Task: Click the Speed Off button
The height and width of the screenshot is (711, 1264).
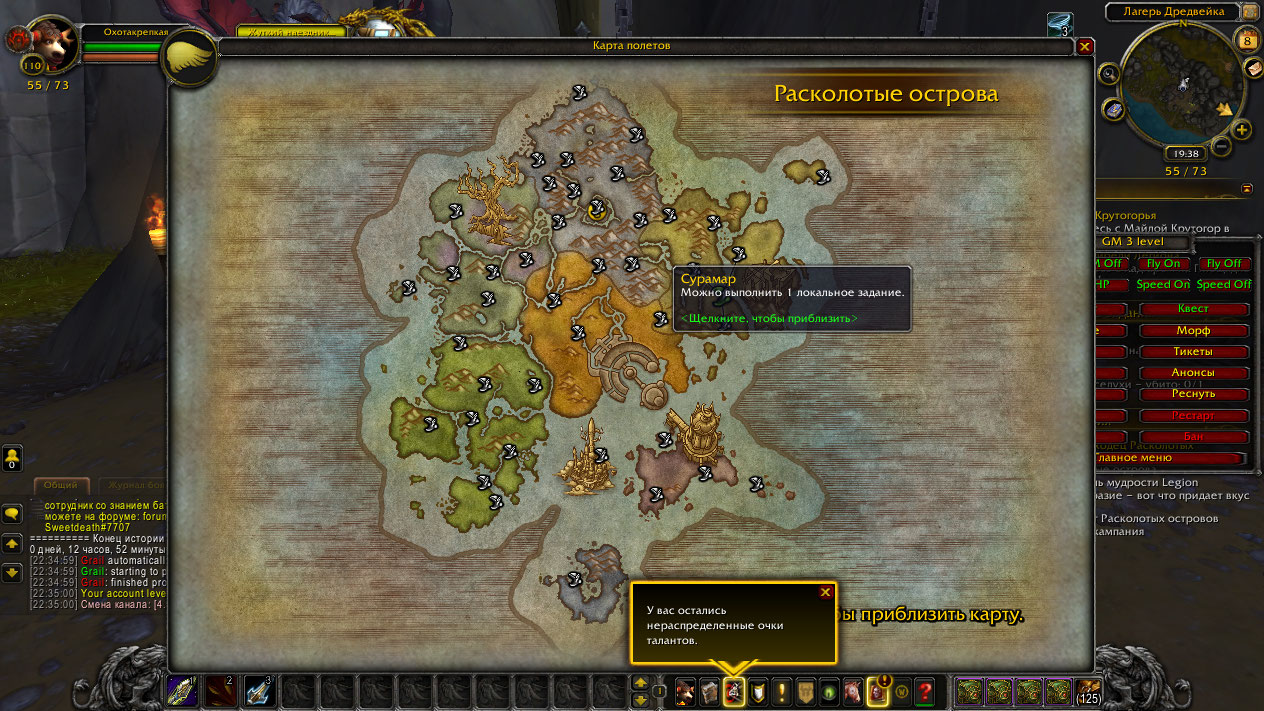Action: coord(1223,284)
